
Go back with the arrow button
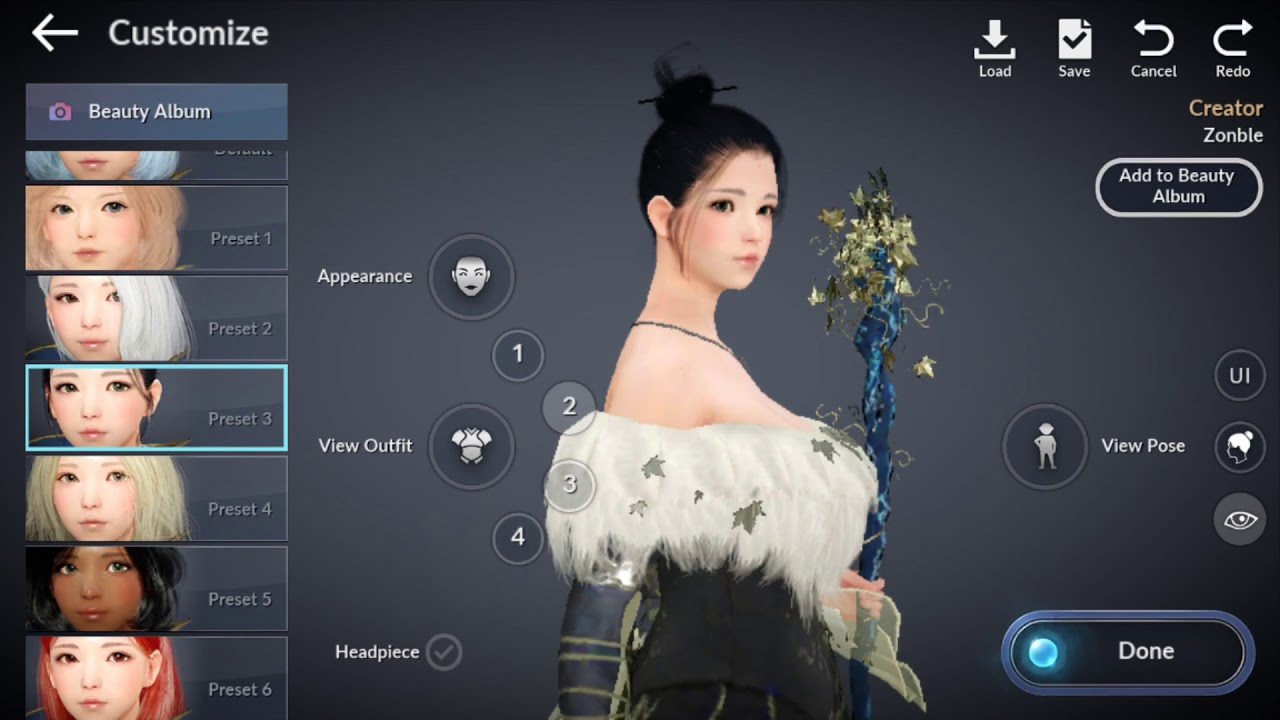(54, 33)
